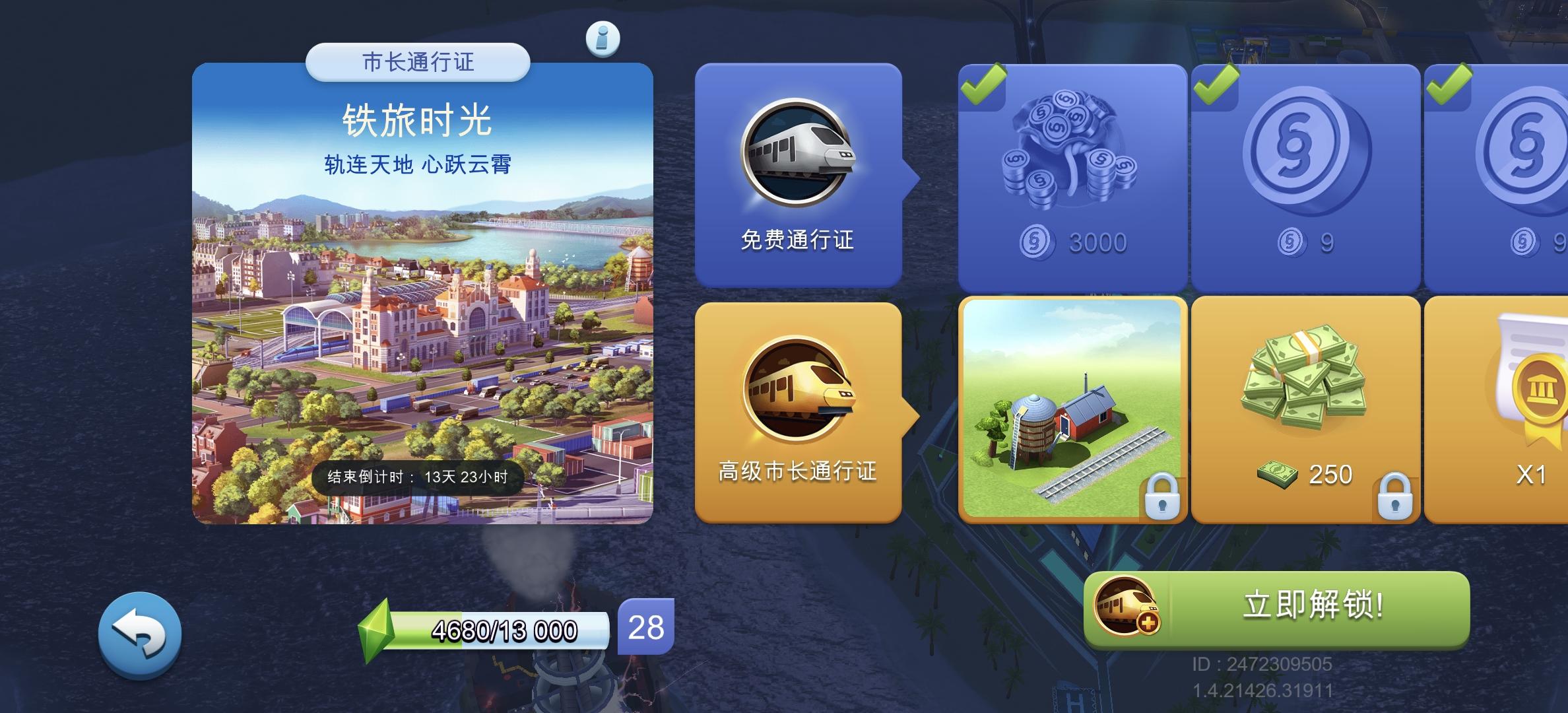This screenshot has width=1568, height=713.
Task: Expand the 免费通行证 reward track
Action: click(x=799, y=239)
